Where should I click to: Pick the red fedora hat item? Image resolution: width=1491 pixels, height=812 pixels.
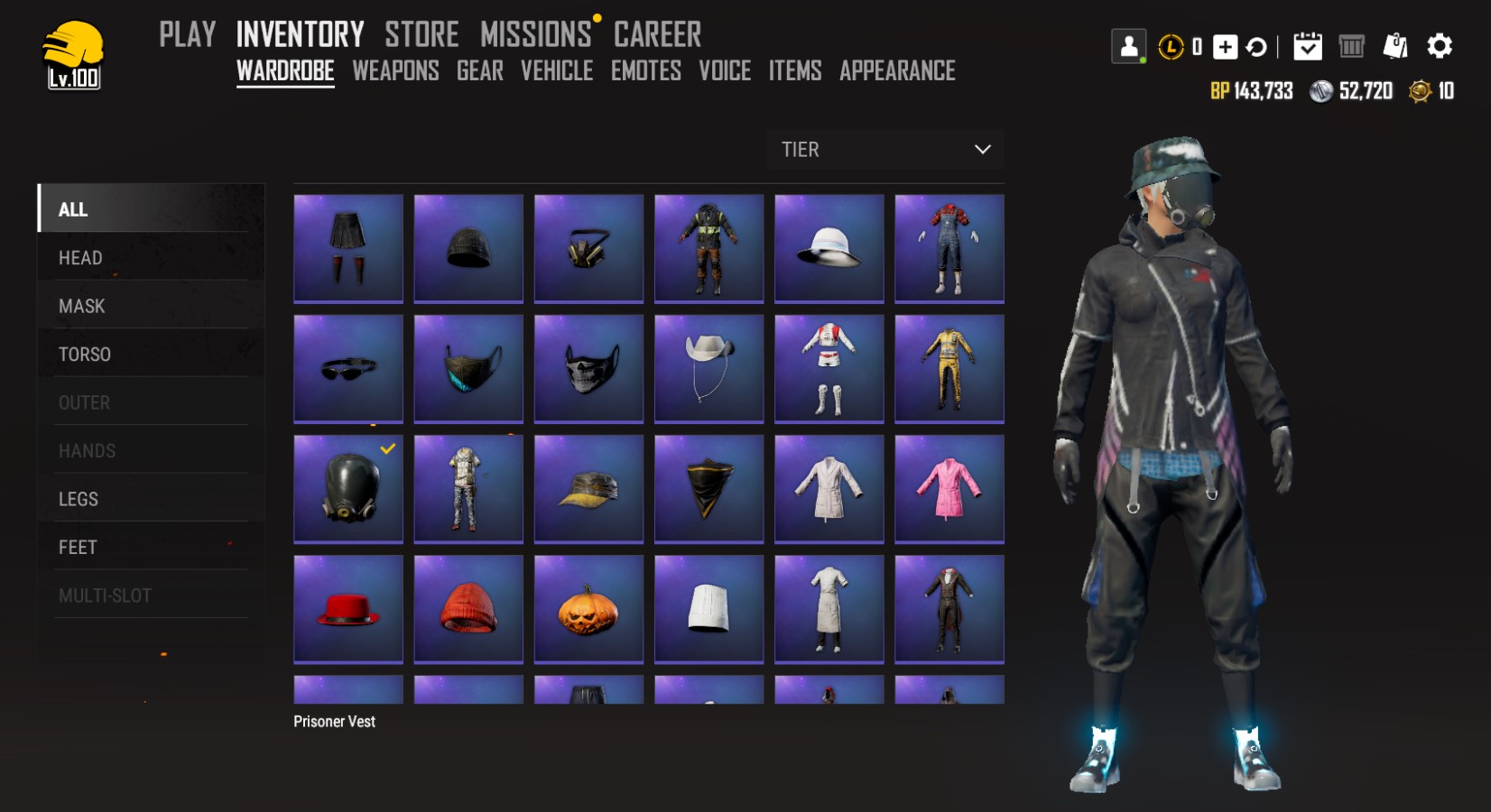tap(348, 608)
